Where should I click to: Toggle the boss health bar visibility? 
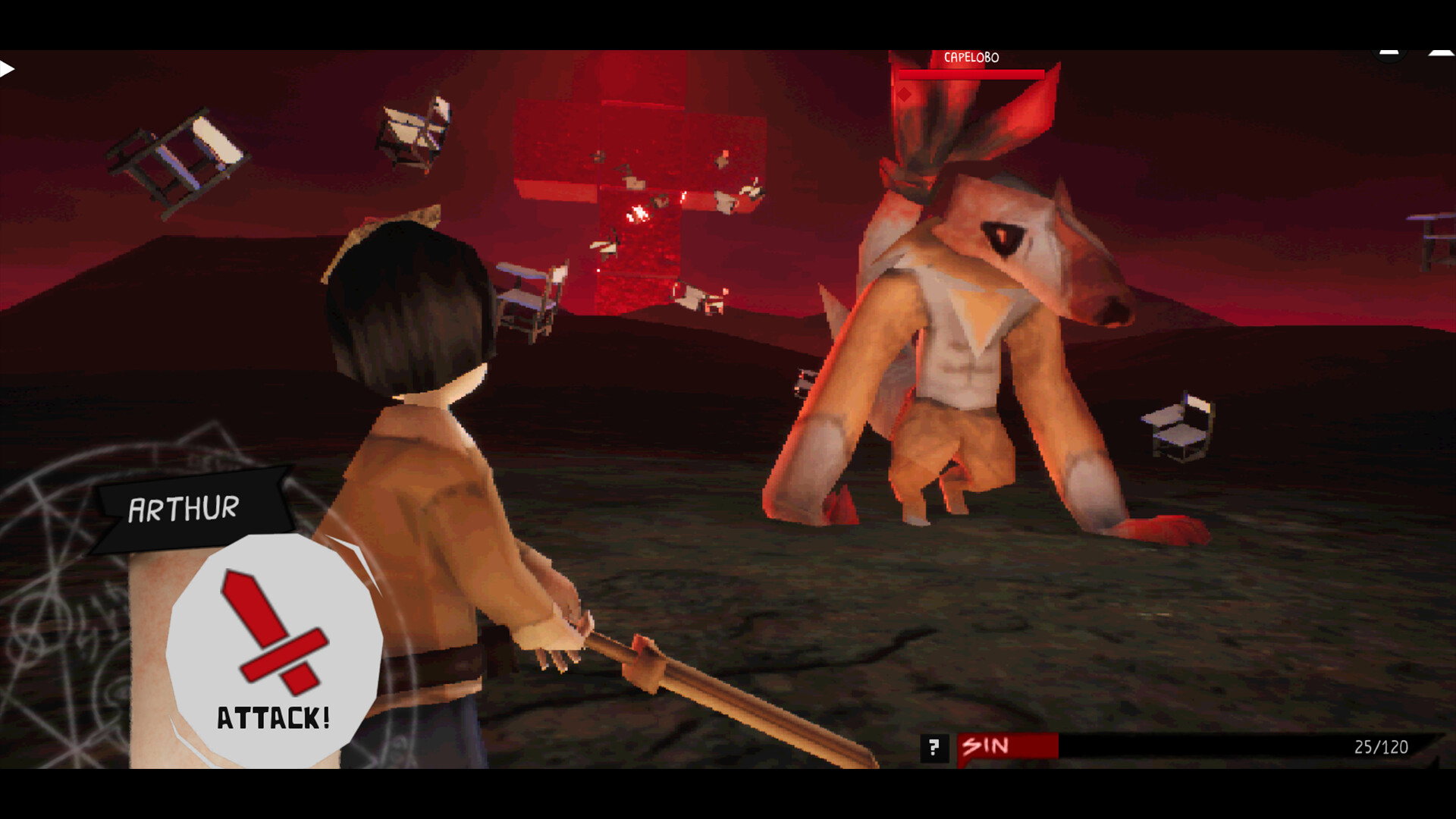971,74
